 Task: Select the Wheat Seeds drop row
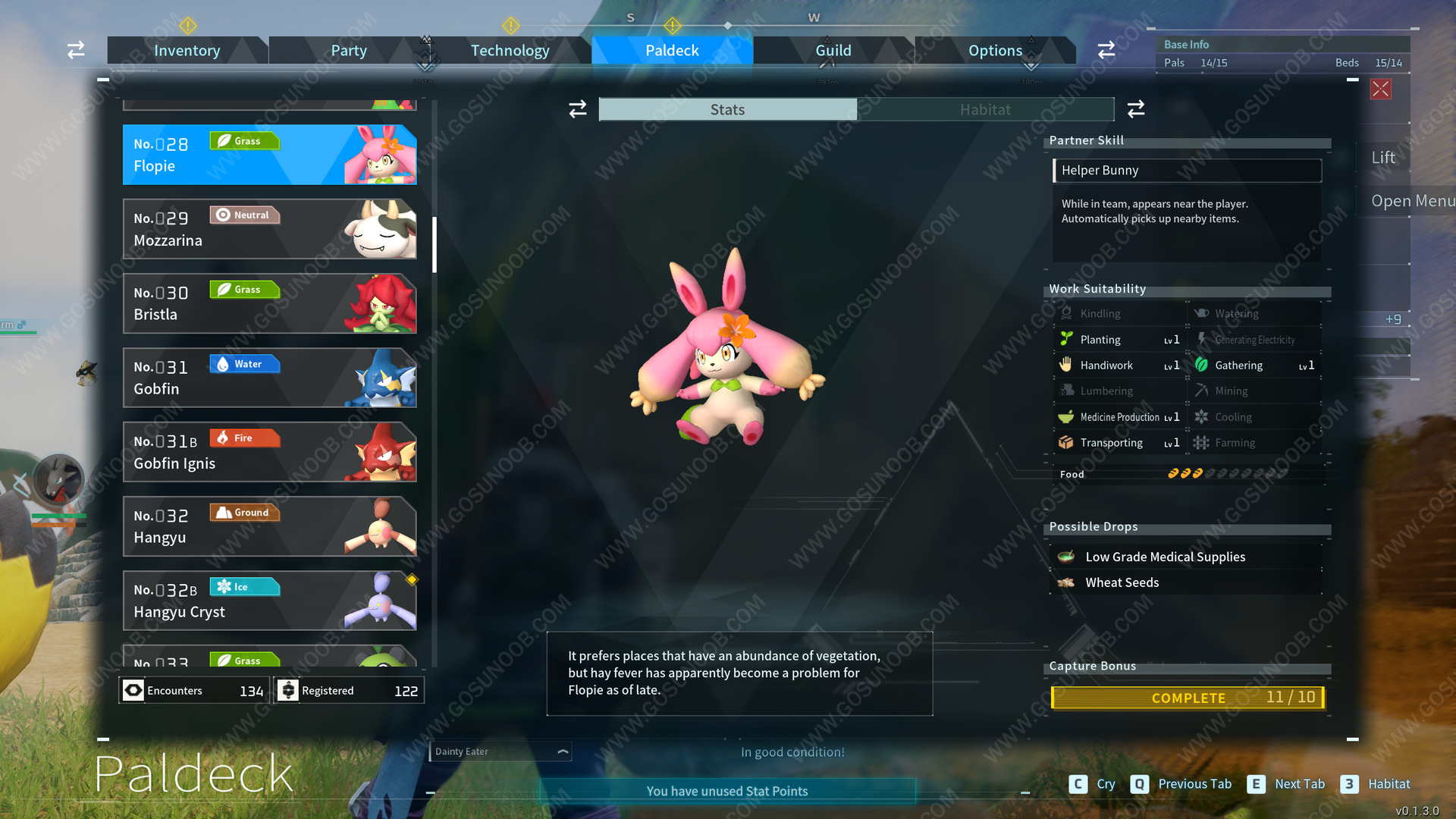(x=1122, y=582)
